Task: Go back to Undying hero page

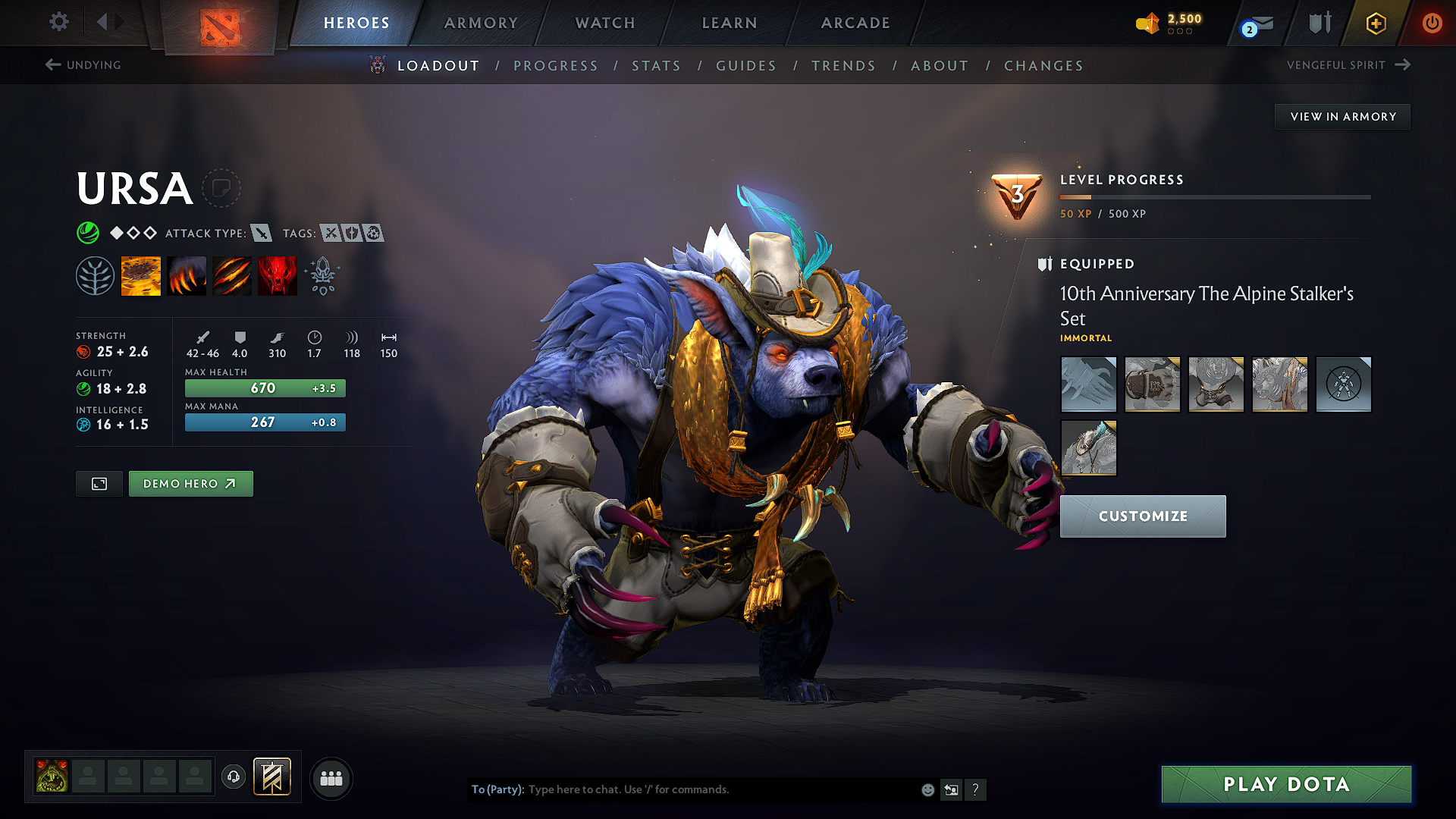Action: coord(83,65)
